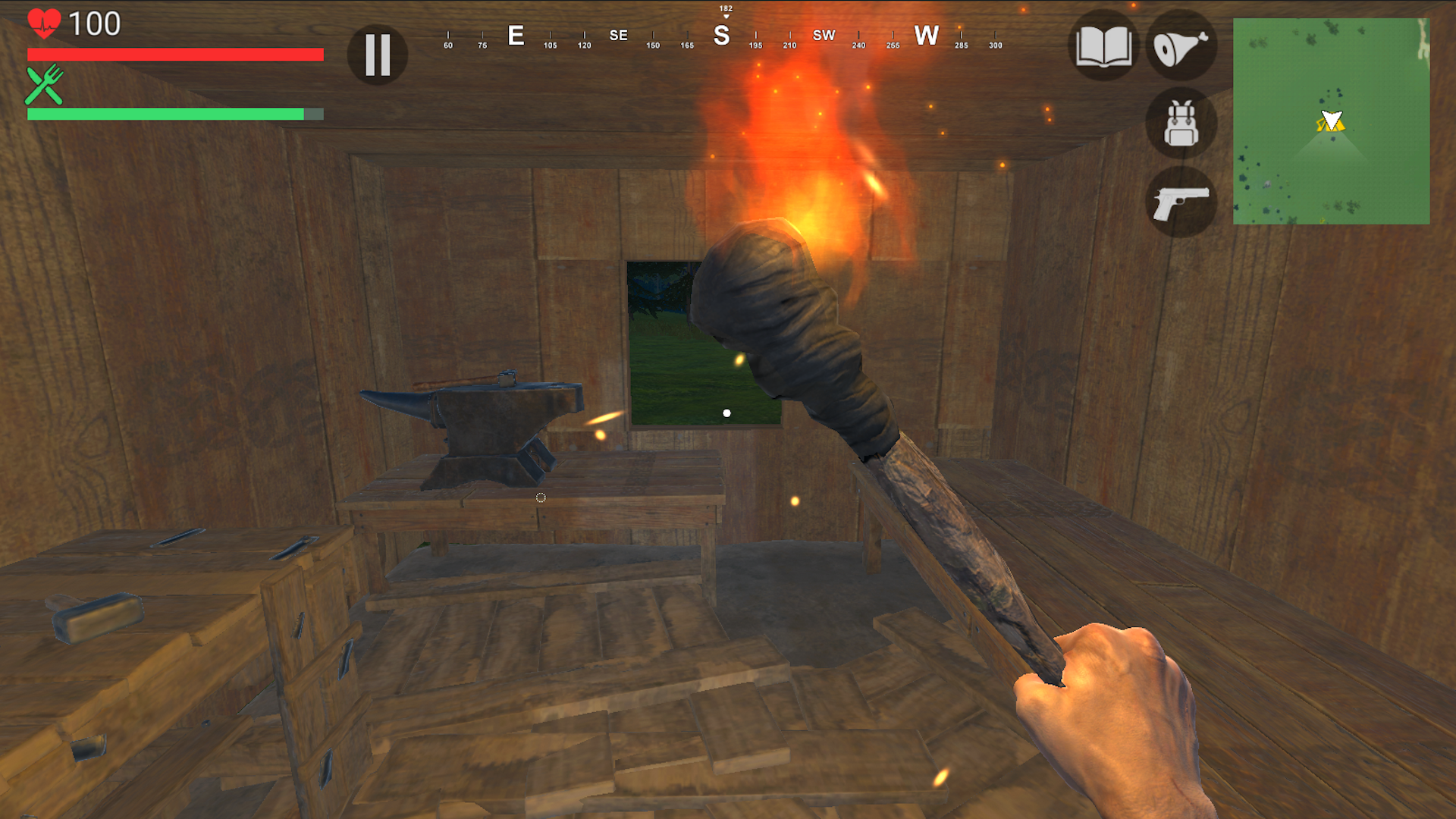Open the book panel to expand recipes
The height and width of the screenshot is (819, 1456).
pos(1105,47)
